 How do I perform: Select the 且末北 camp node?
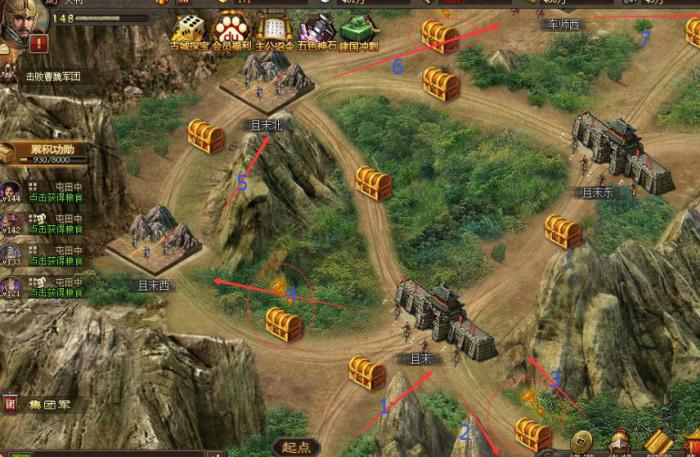[x=266, y=84]
